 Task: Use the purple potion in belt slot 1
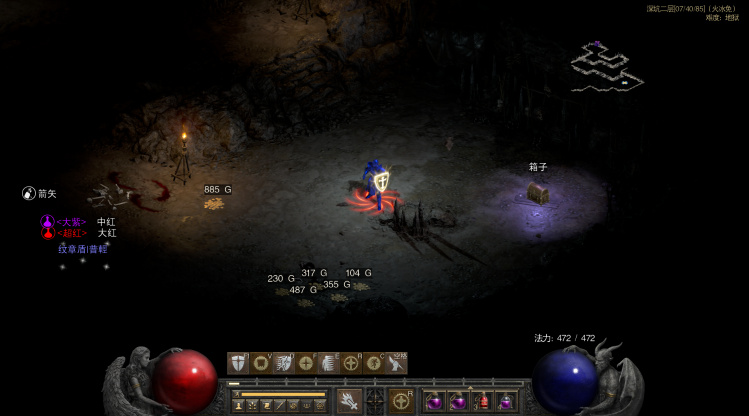pyautogui.click(x=436, y=401)
